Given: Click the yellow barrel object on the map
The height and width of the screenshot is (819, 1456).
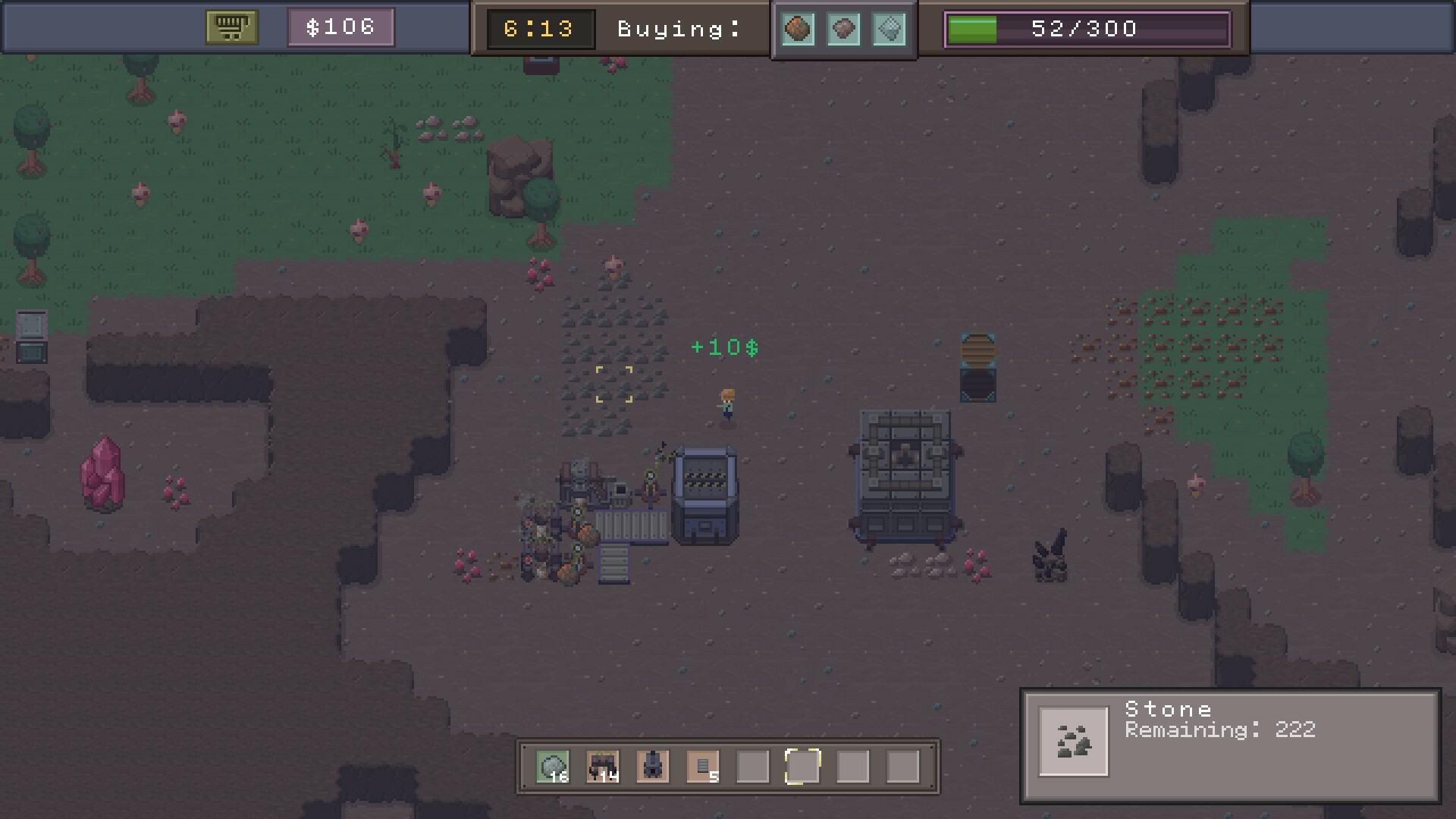Looking at the screenshot, I should click(978, 350).
